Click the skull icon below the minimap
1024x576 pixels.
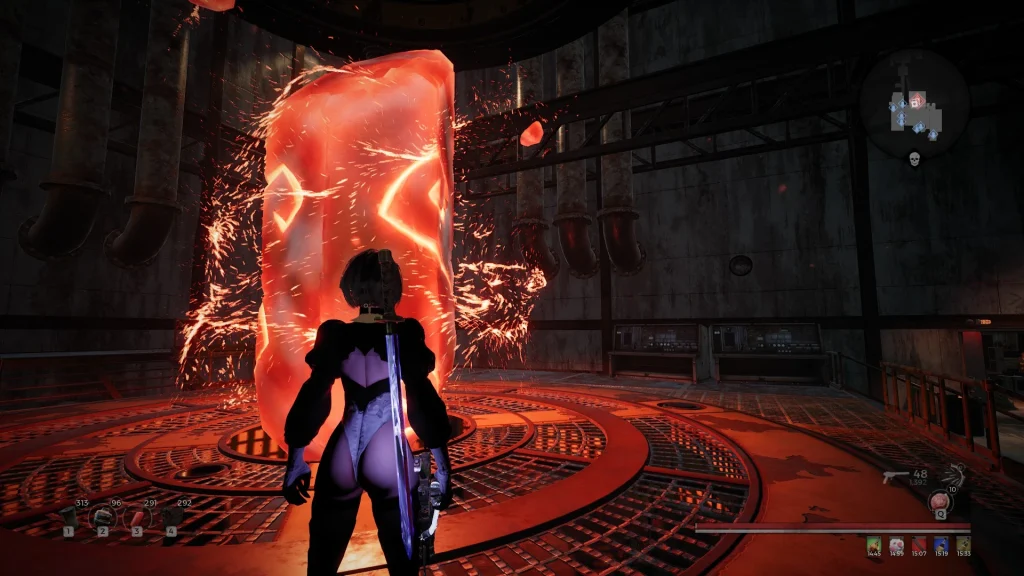coord(914,160)
